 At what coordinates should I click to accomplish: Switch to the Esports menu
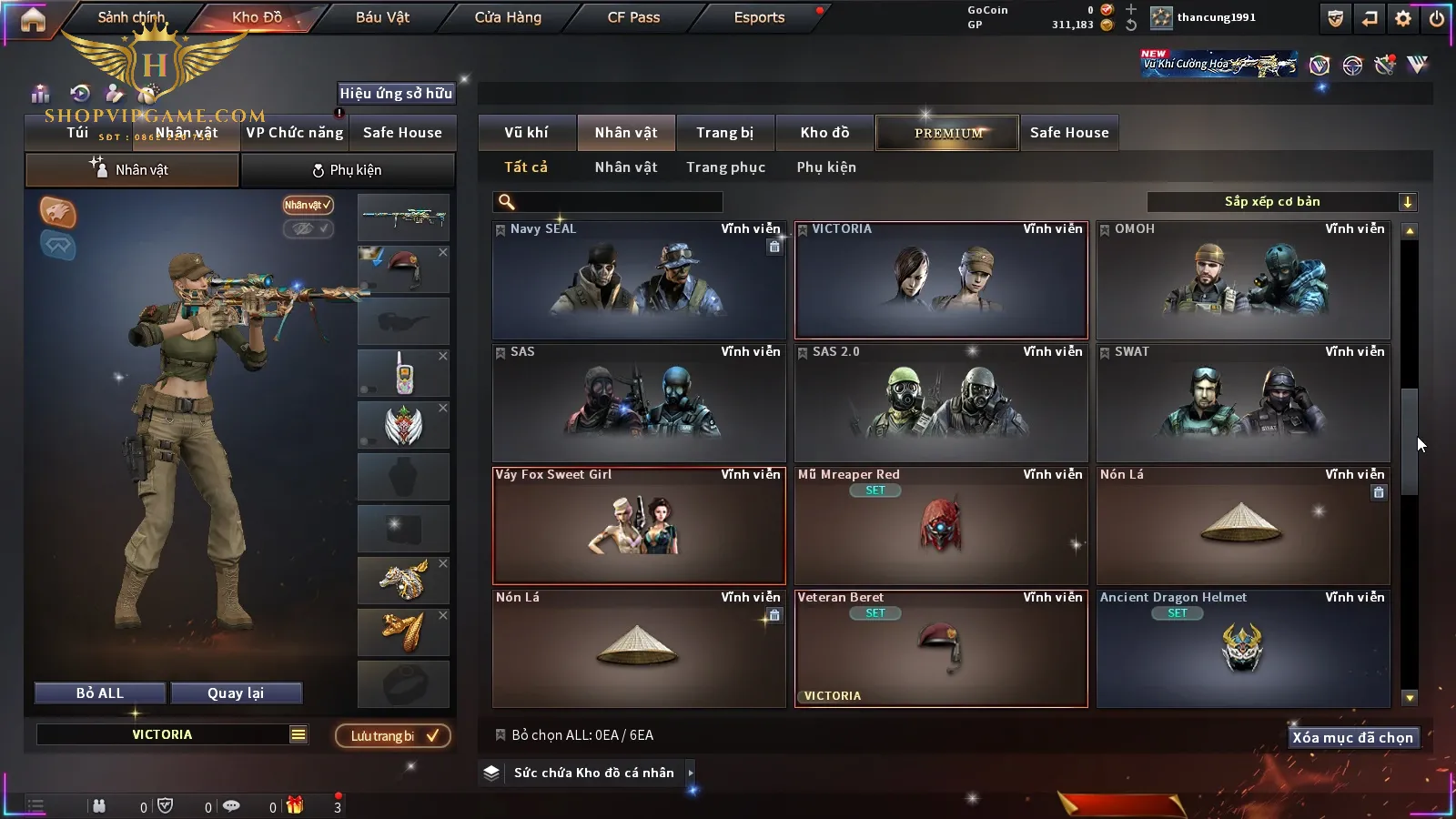[759, 17]
